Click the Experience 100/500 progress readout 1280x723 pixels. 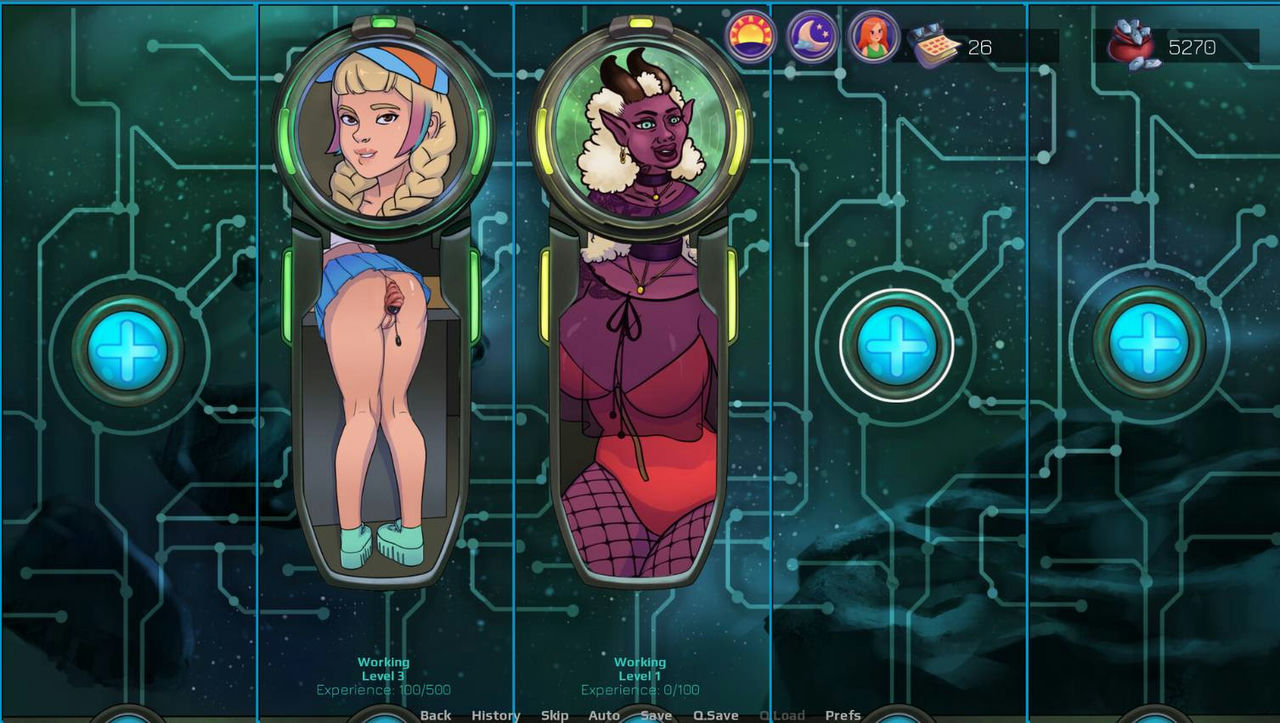(382, 689)
